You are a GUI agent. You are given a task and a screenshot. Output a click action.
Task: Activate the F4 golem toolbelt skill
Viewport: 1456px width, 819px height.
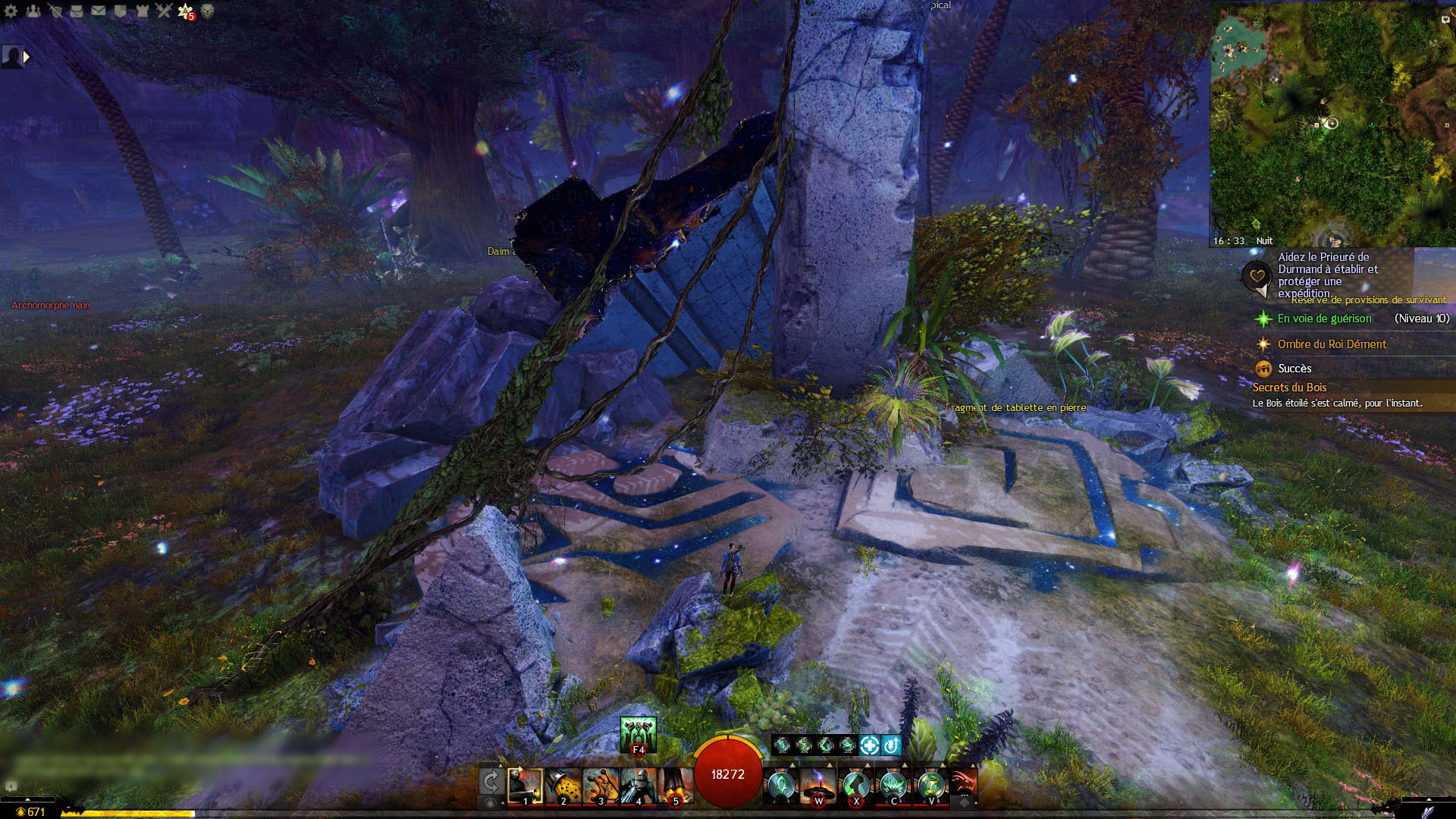pyautogui.click(x=638, y=734)
